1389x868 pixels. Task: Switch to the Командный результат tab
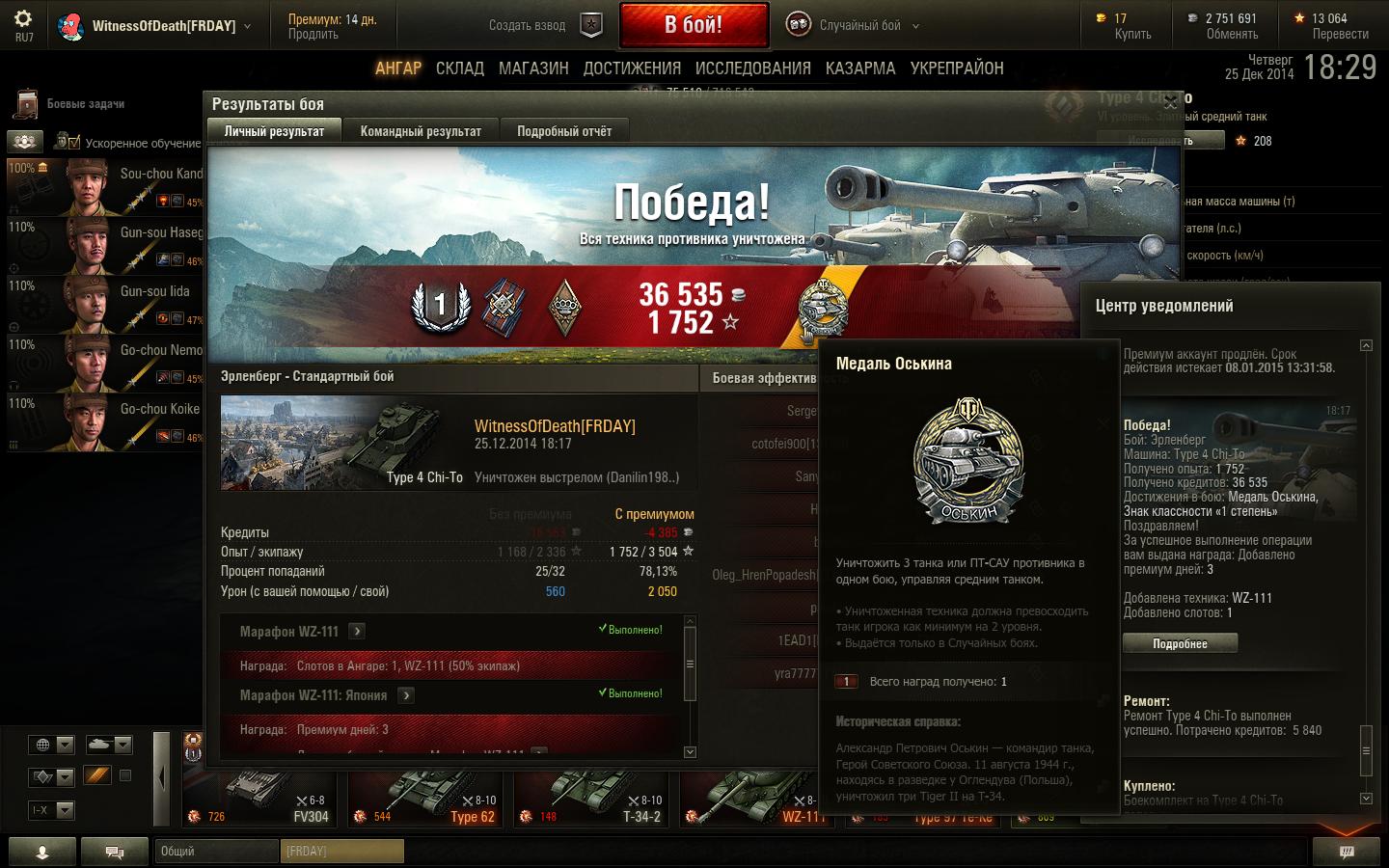(421, 131)
